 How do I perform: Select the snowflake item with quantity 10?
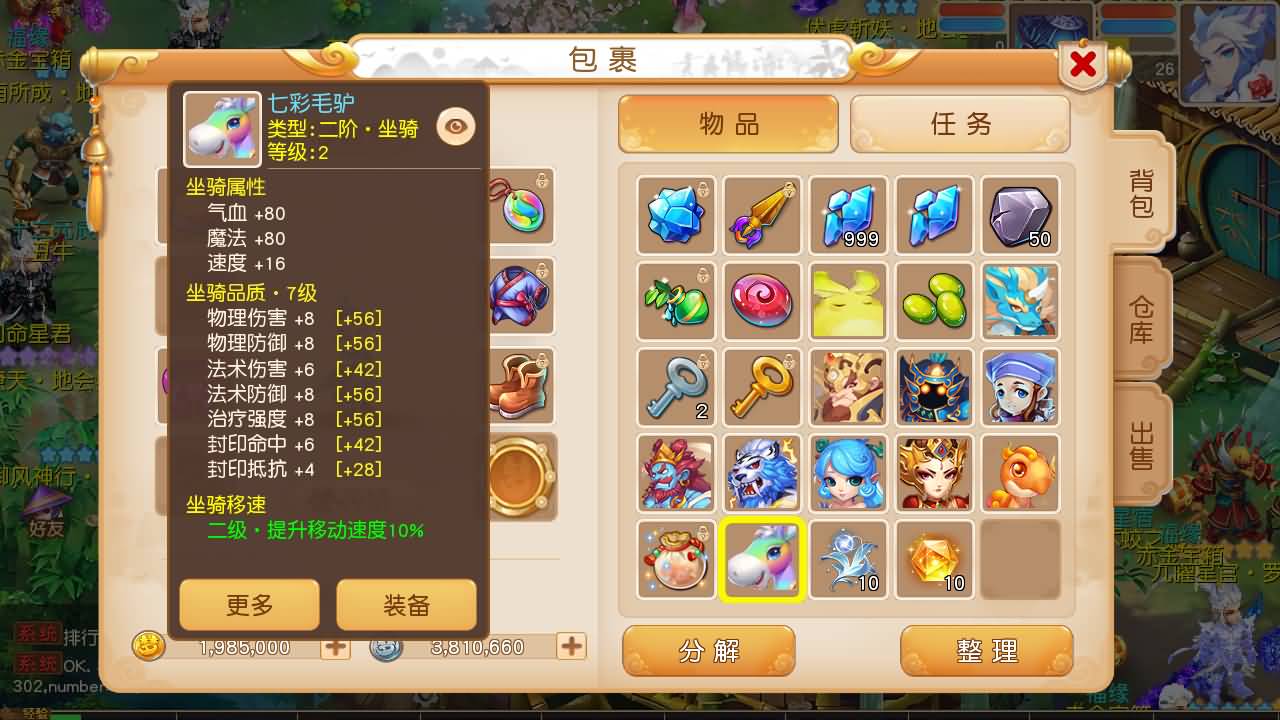point(848,560)
